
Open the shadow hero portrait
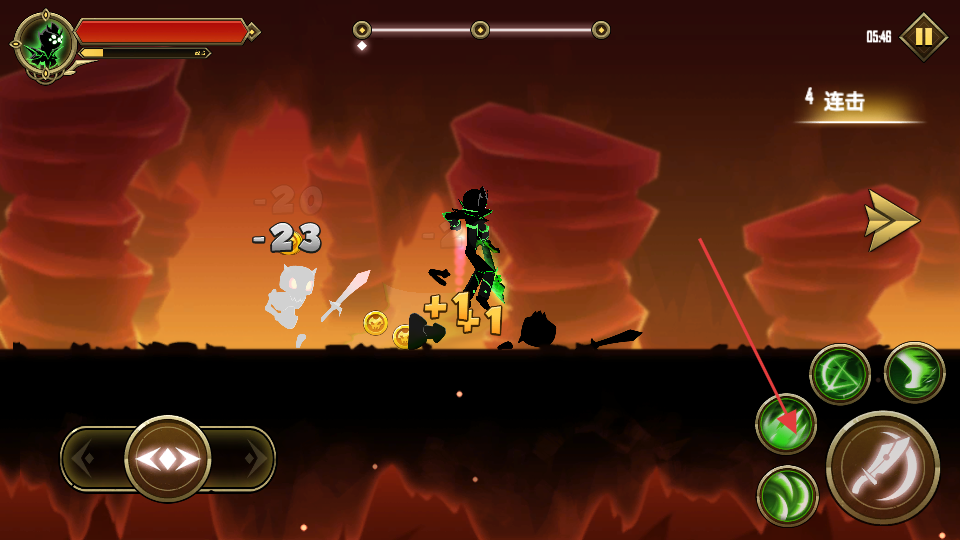tap(46, 44)
